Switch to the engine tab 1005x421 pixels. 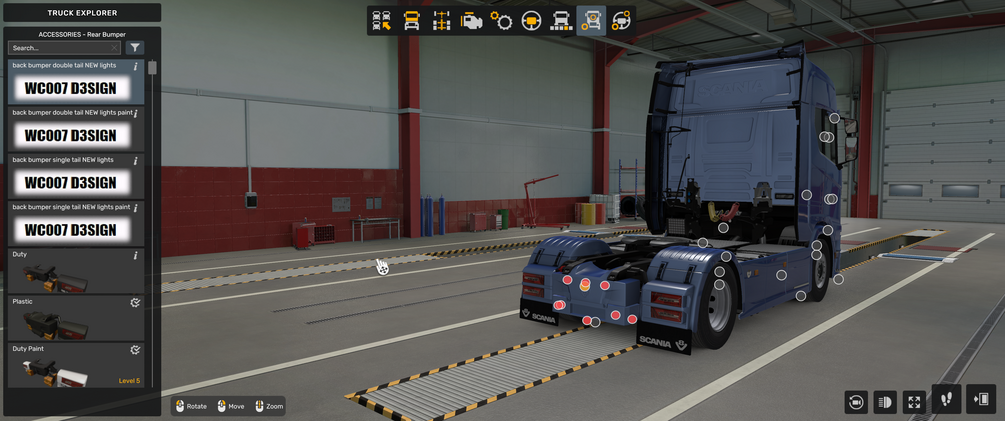click(471, 21)
